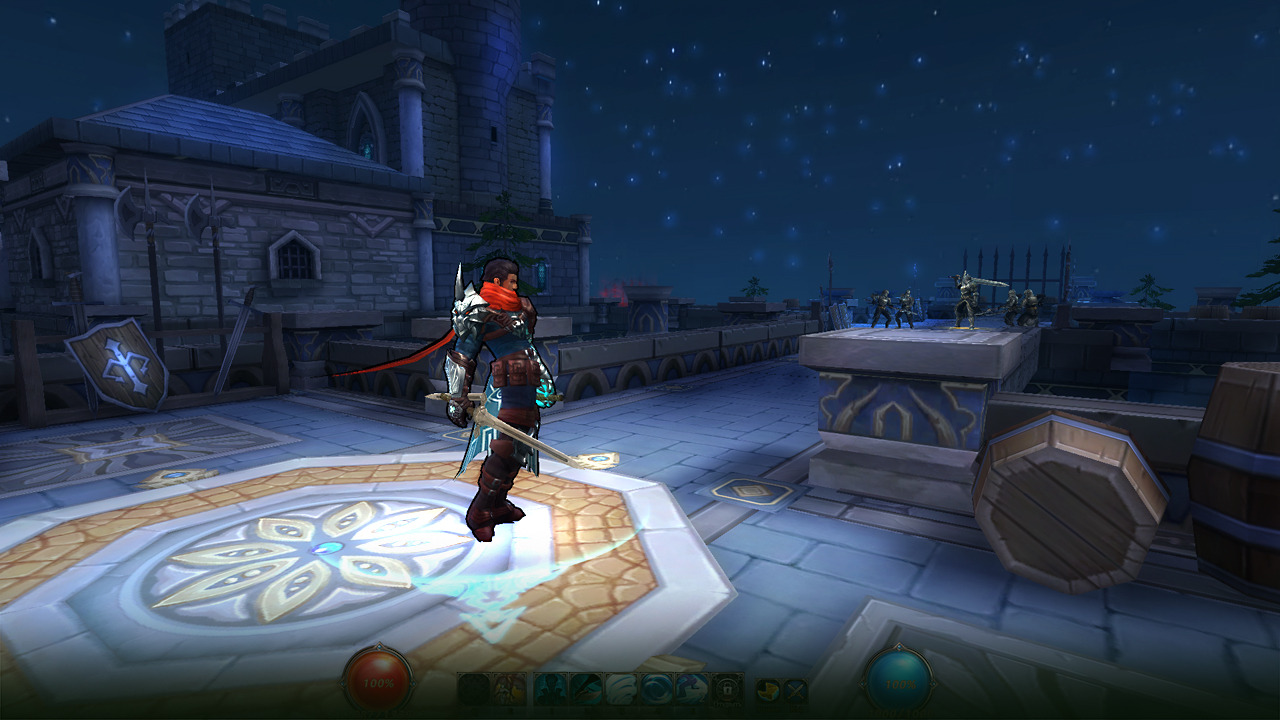Use the teal silhouette figure skill
Screen dimensions: 1280x720
point(550,689)
